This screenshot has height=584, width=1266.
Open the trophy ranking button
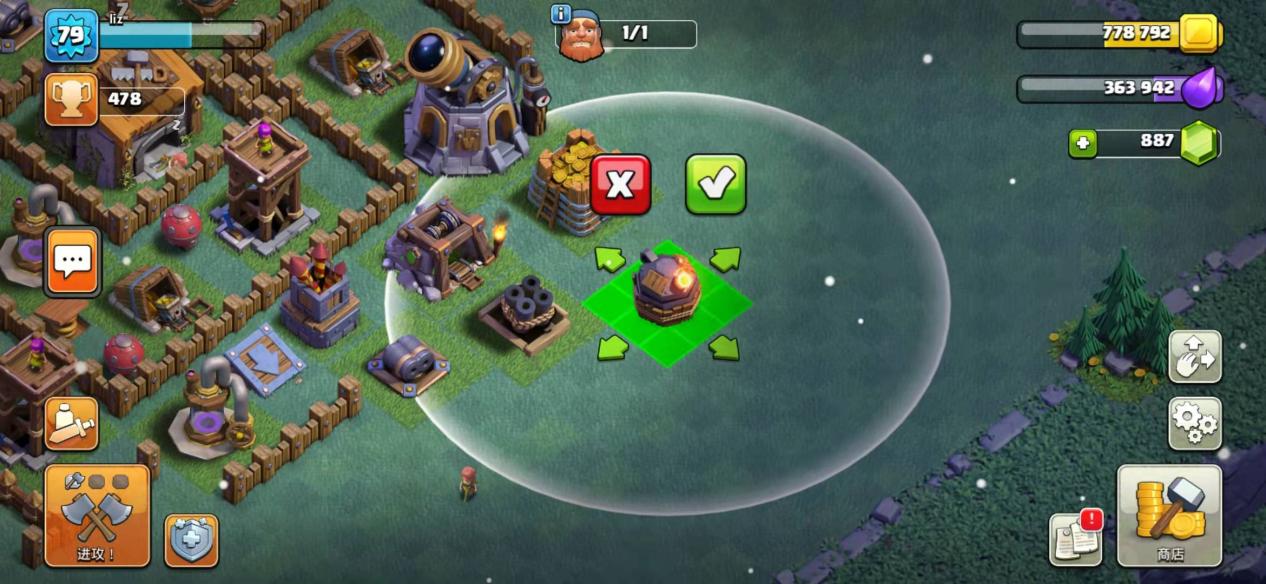click(x=71, y=100)
